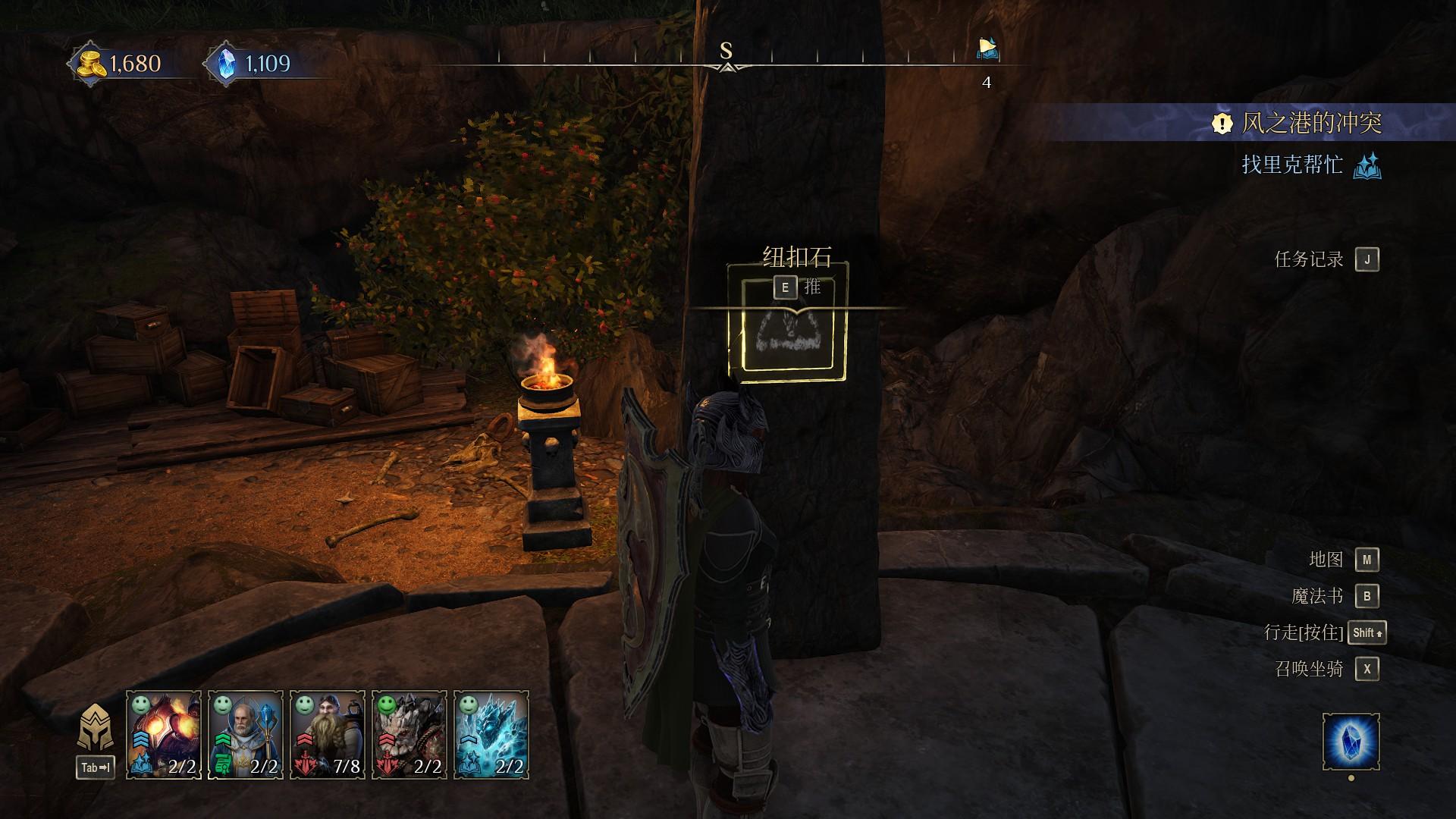Open the 风之港的冲突 quest tracker

click(1310, 123)
